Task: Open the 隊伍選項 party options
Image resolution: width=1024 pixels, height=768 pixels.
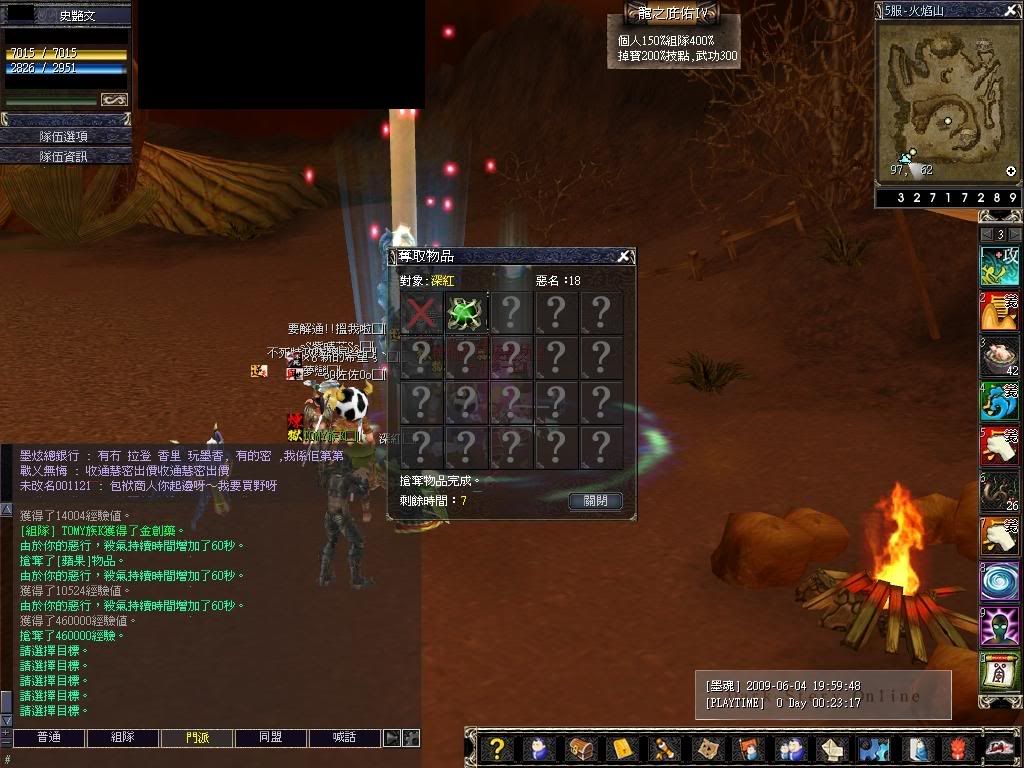Action: [65, 136]
